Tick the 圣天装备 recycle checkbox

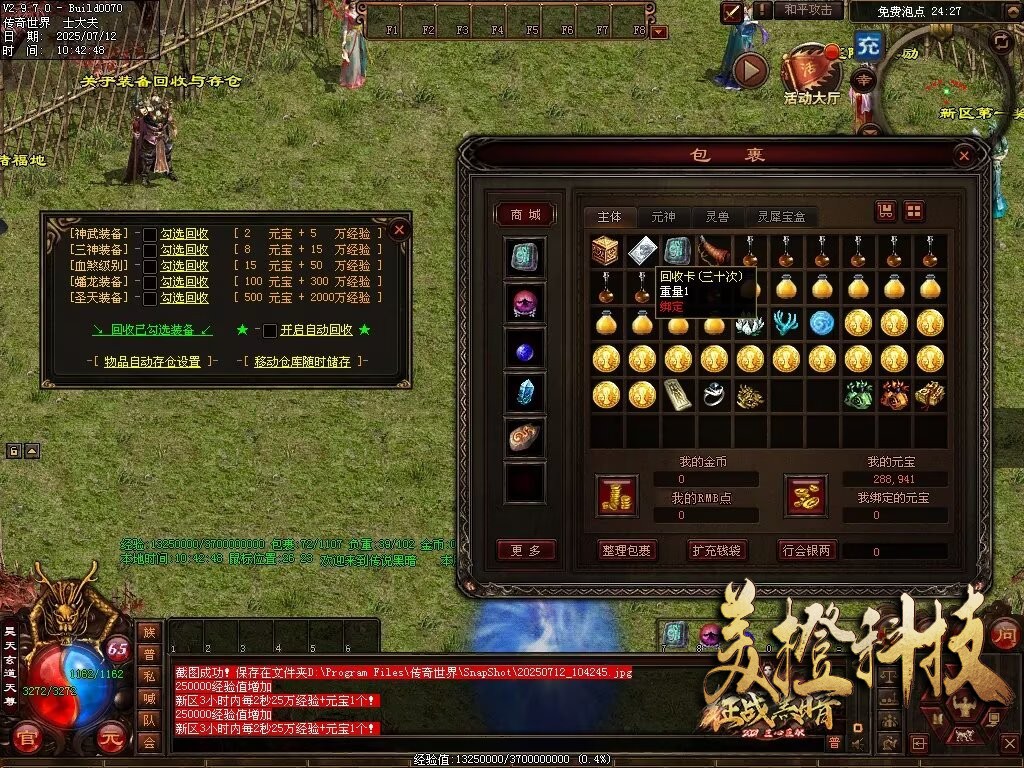[x=150, y=298]
